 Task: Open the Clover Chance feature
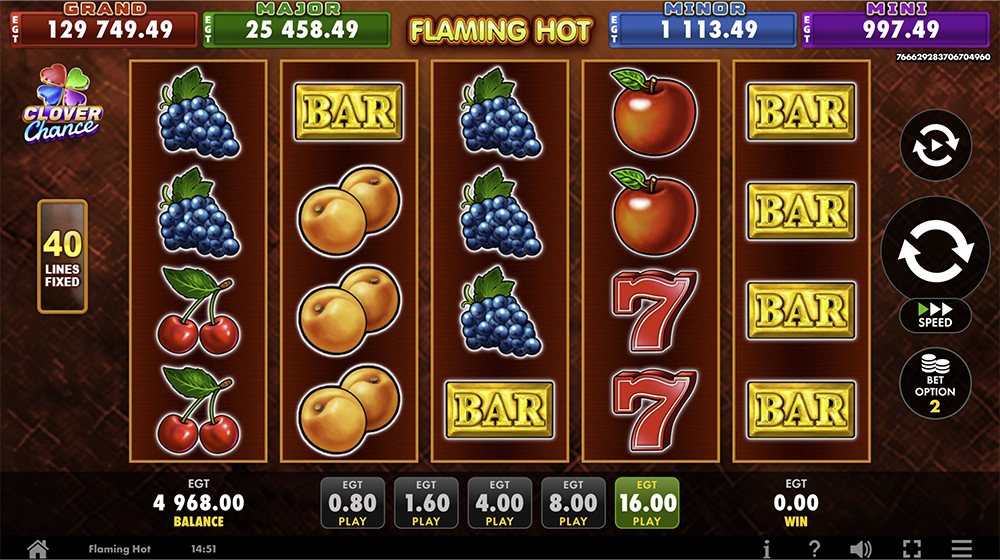[62, 104]
